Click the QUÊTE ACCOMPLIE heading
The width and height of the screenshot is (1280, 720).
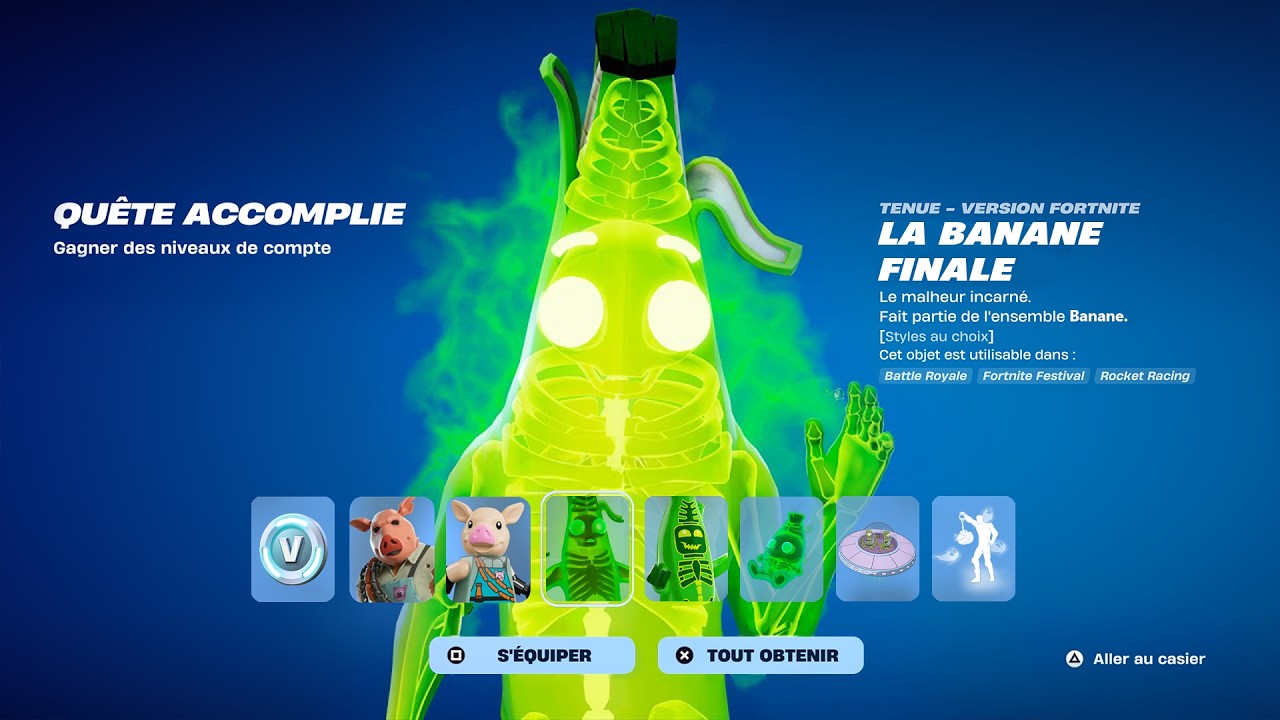(x=230, y=213)
